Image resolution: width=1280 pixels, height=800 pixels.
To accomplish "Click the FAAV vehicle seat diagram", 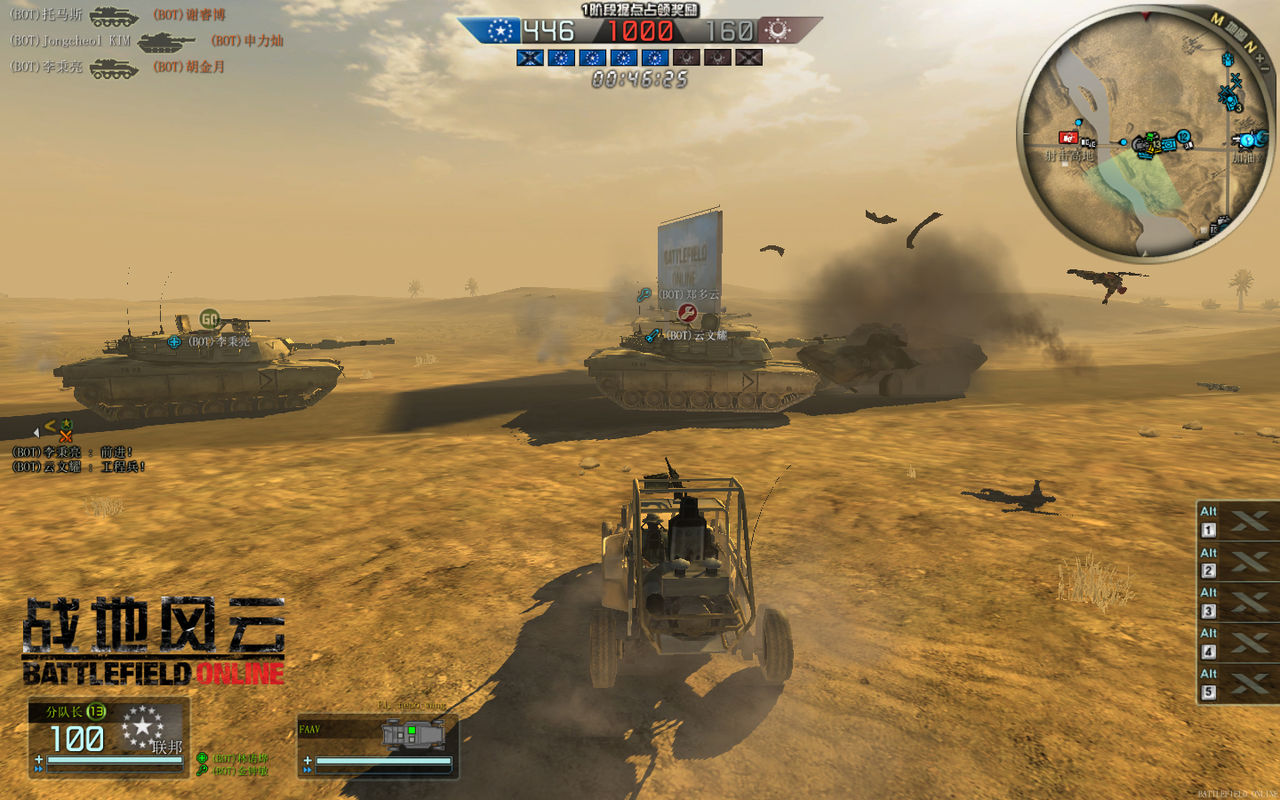I will pyautogui.click(x=412, y=736).
